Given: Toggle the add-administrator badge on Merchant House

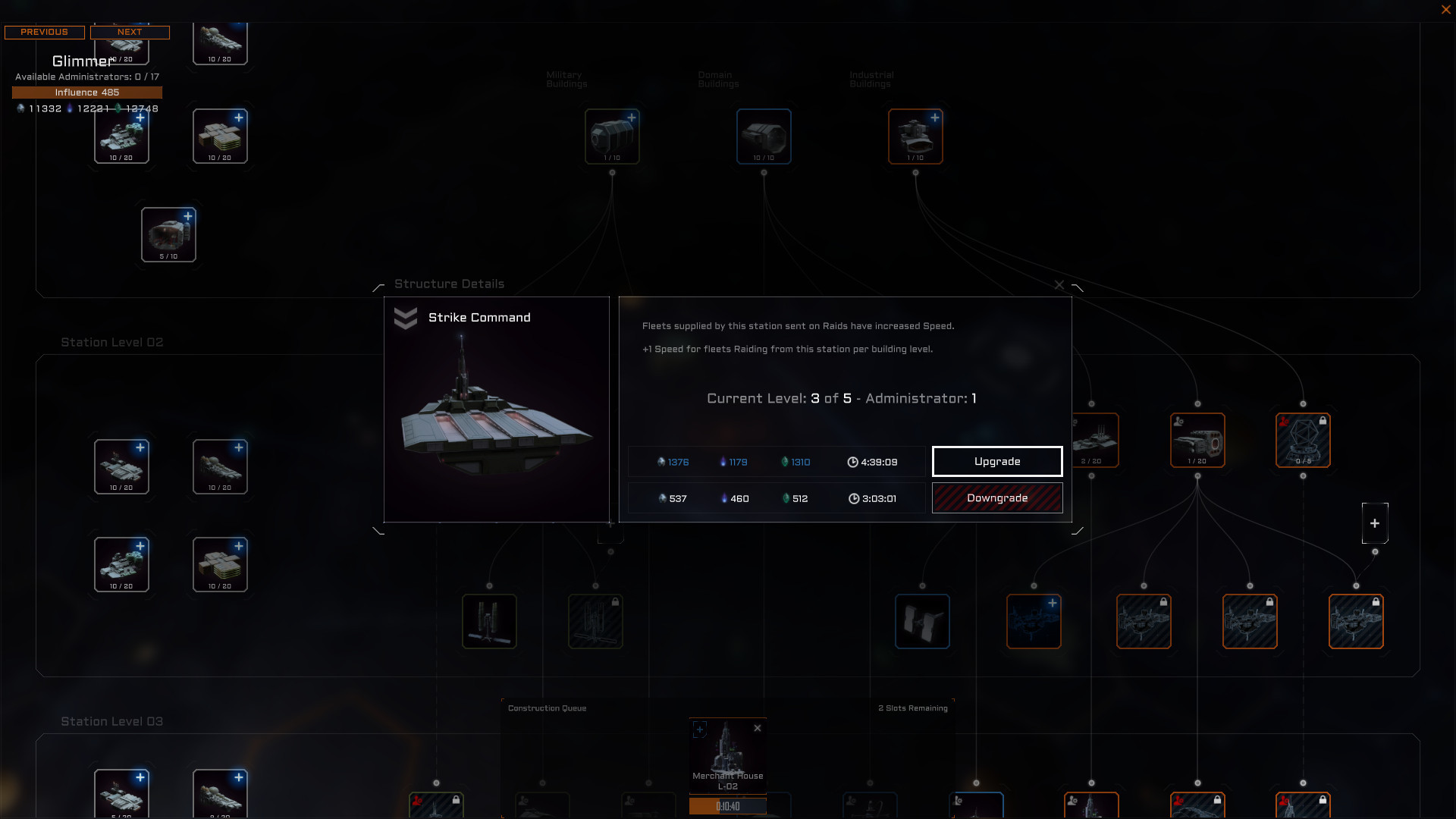Looking at the screenshot, I should pos(700,729).
